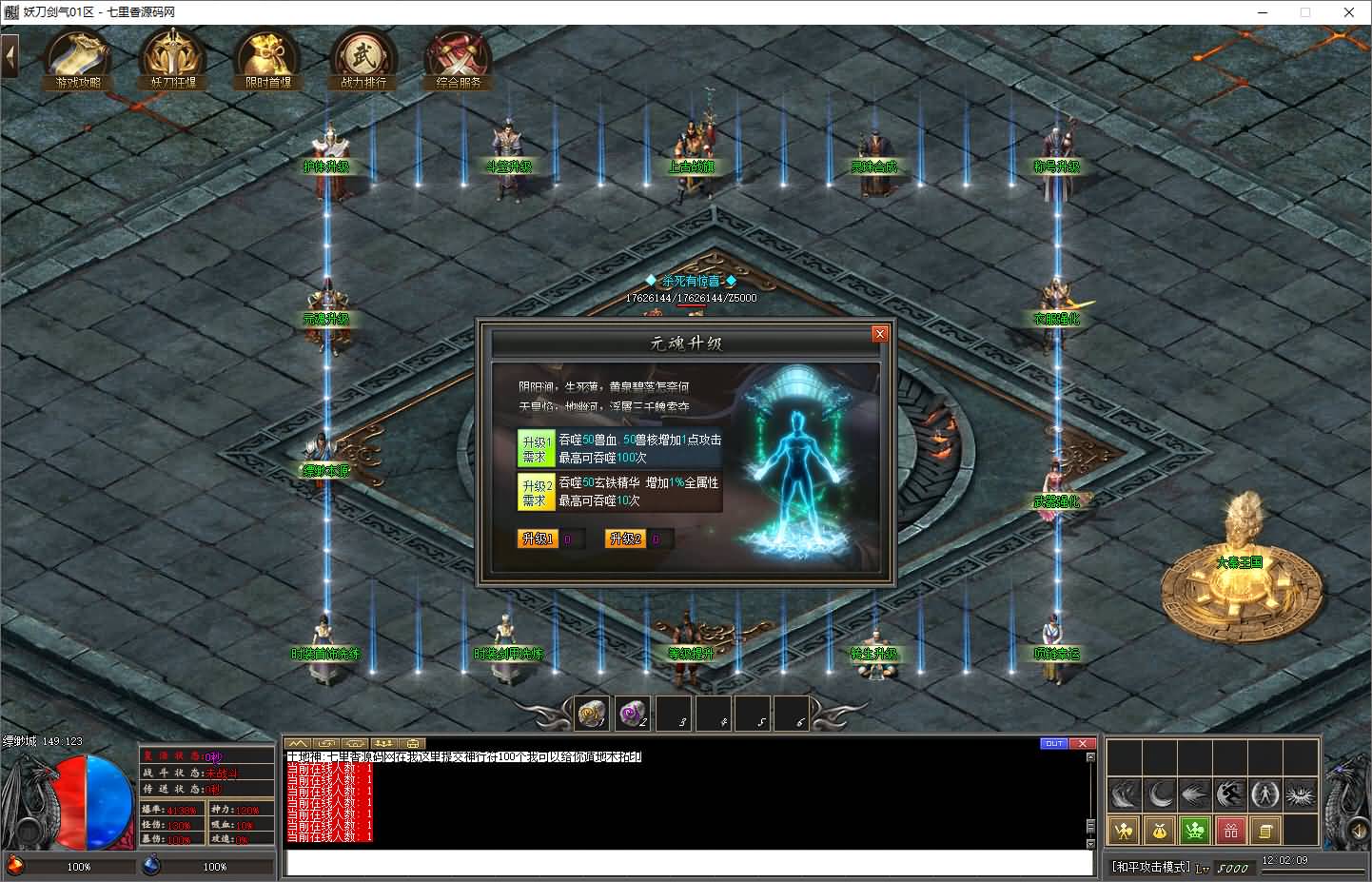Show the 战力排行 ranking
Image resolution: width=1372 pixels, height=882 pixels.
coord(363,60)
